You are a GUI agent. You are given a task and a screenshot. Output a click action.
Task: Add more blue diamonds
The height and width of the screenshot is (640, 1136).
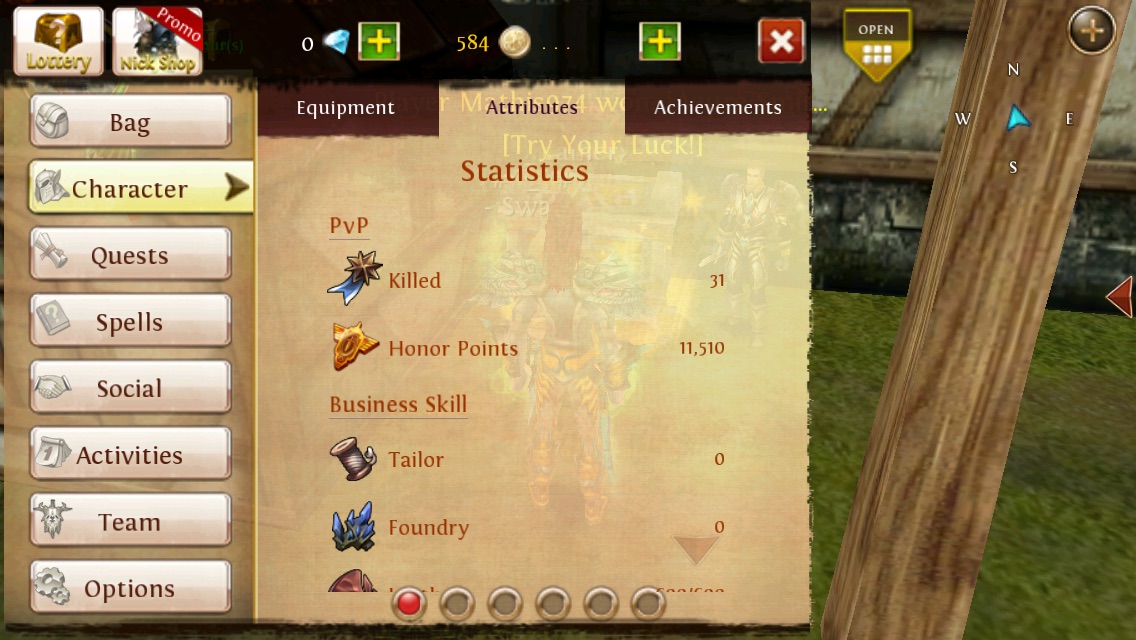click(x=379, y=42)
